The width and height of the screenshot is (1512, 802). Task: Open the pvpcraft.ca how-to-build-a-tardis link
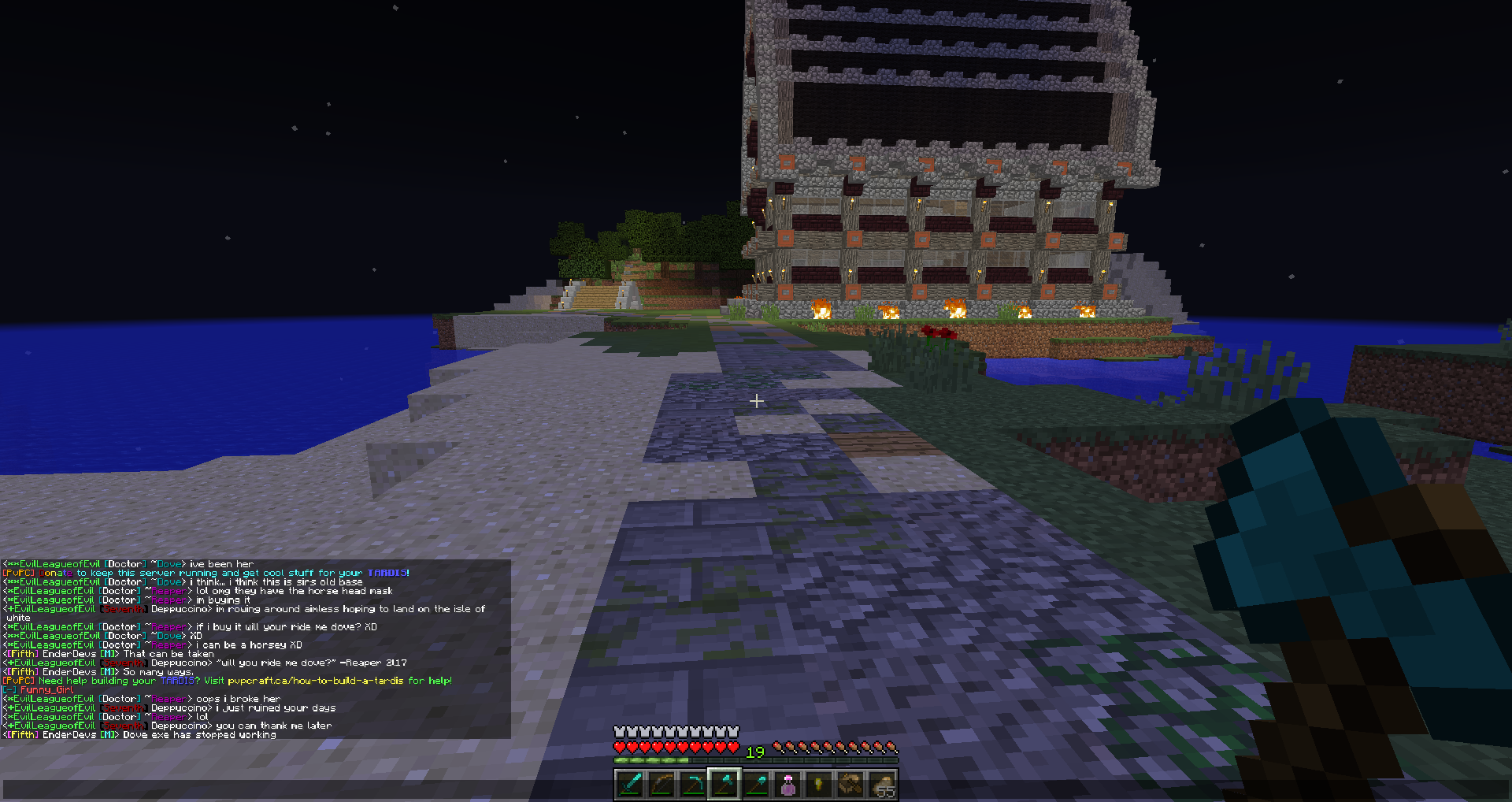pos(315,681)
